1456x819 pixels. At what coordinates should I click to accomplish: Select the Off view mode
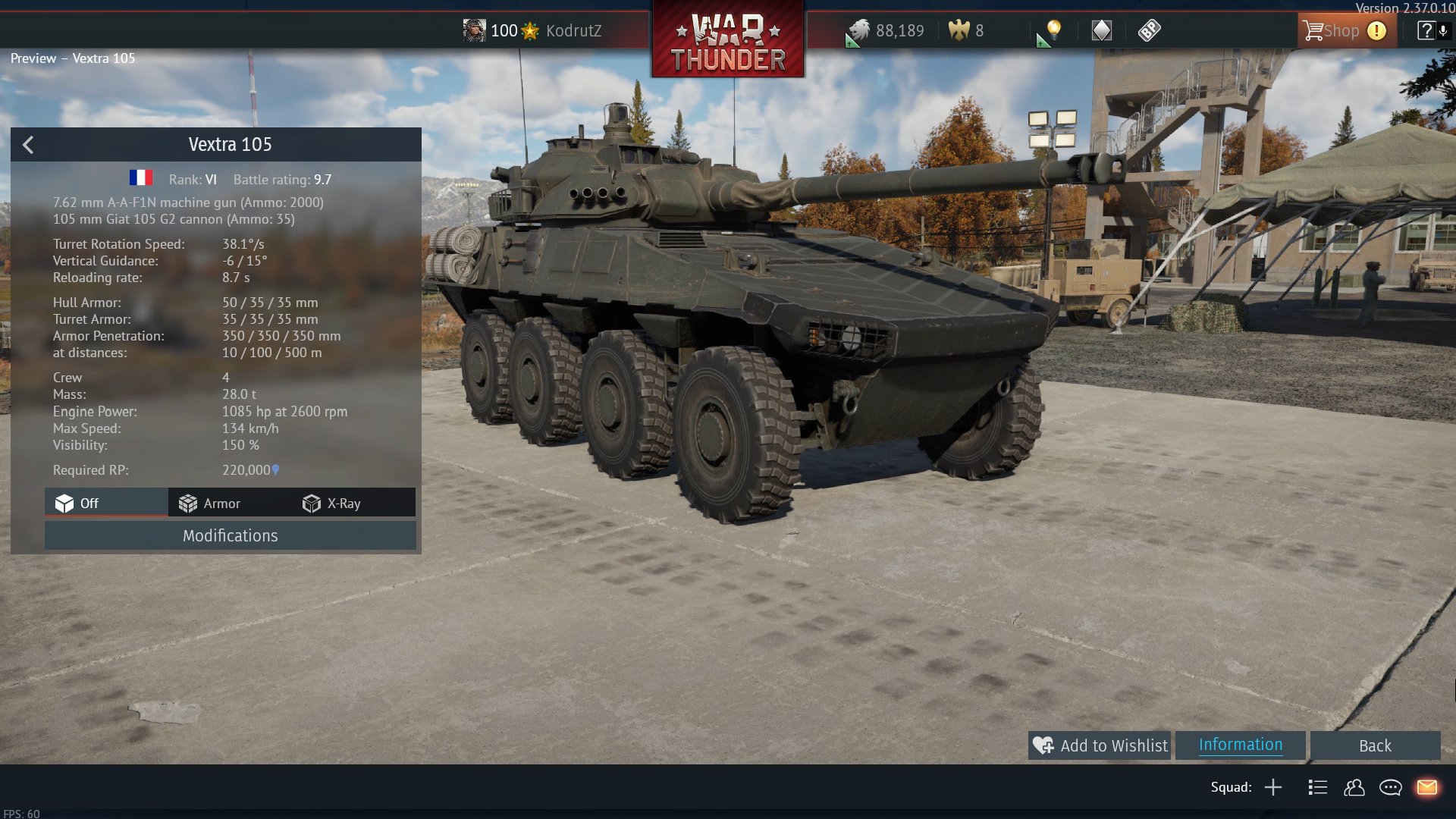coord(77,504)
